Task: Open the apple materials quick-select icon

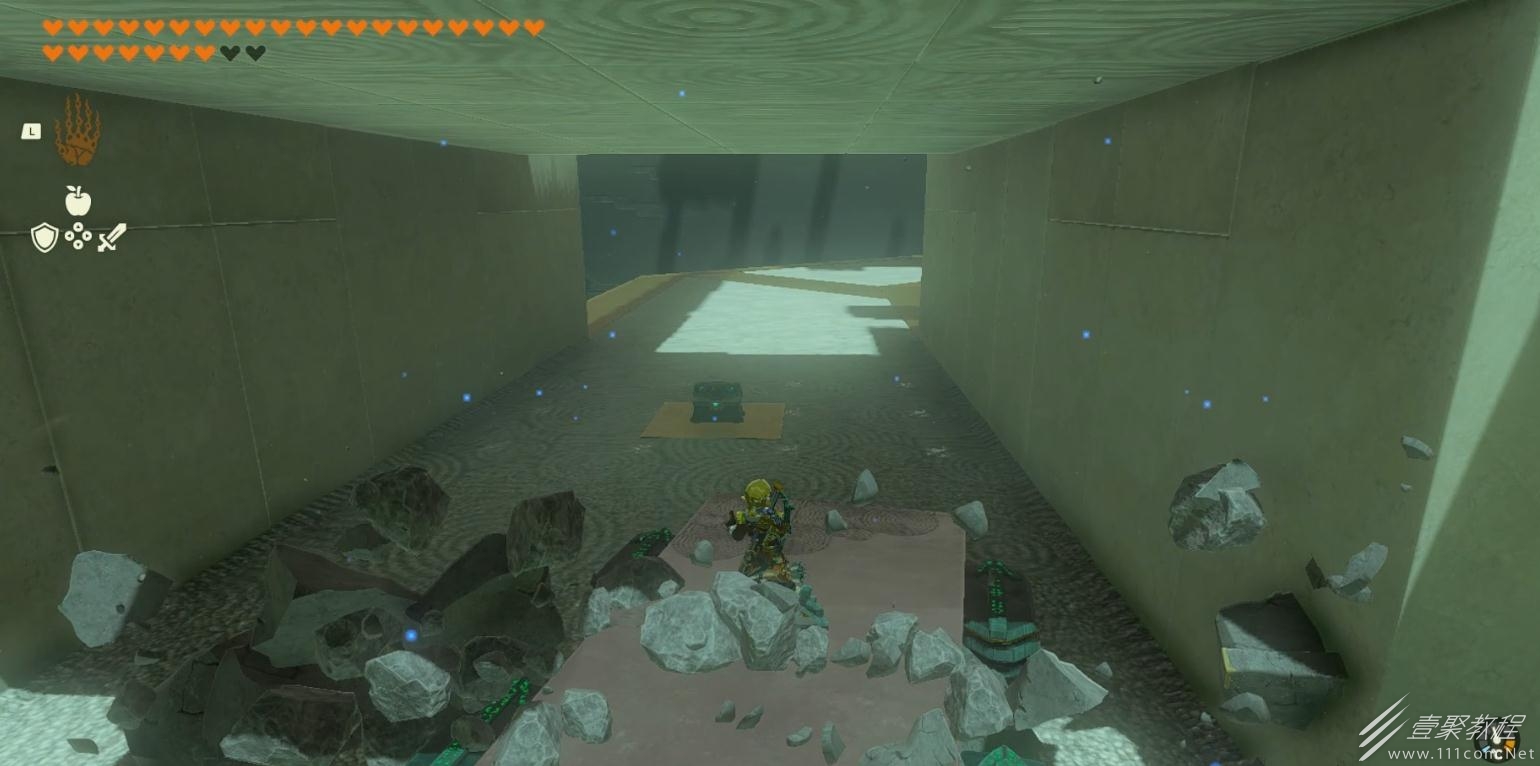Action: pyautogui.click(x=78, y=201)
